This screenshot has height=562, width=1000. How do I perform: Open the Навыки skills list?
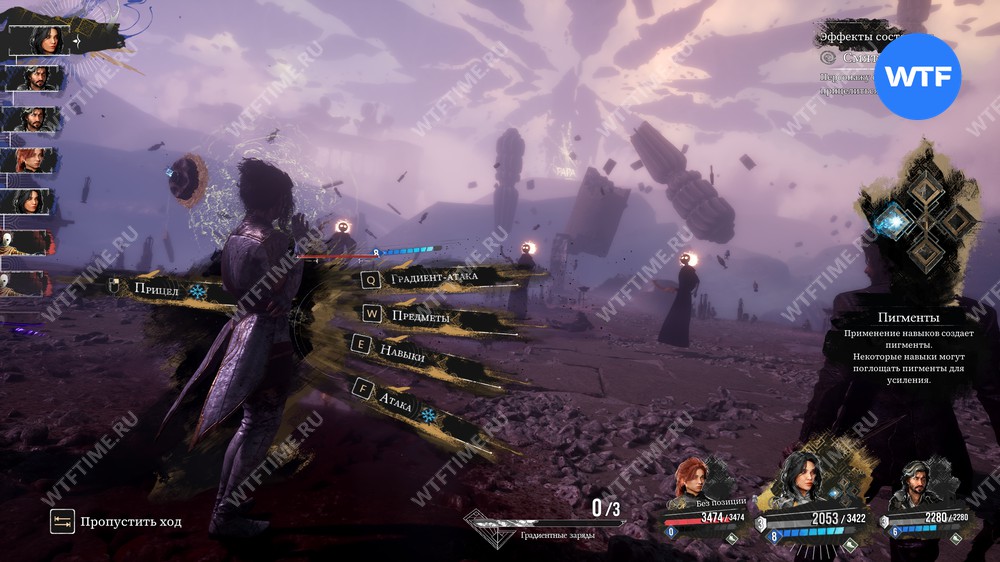tap(402, 353)
